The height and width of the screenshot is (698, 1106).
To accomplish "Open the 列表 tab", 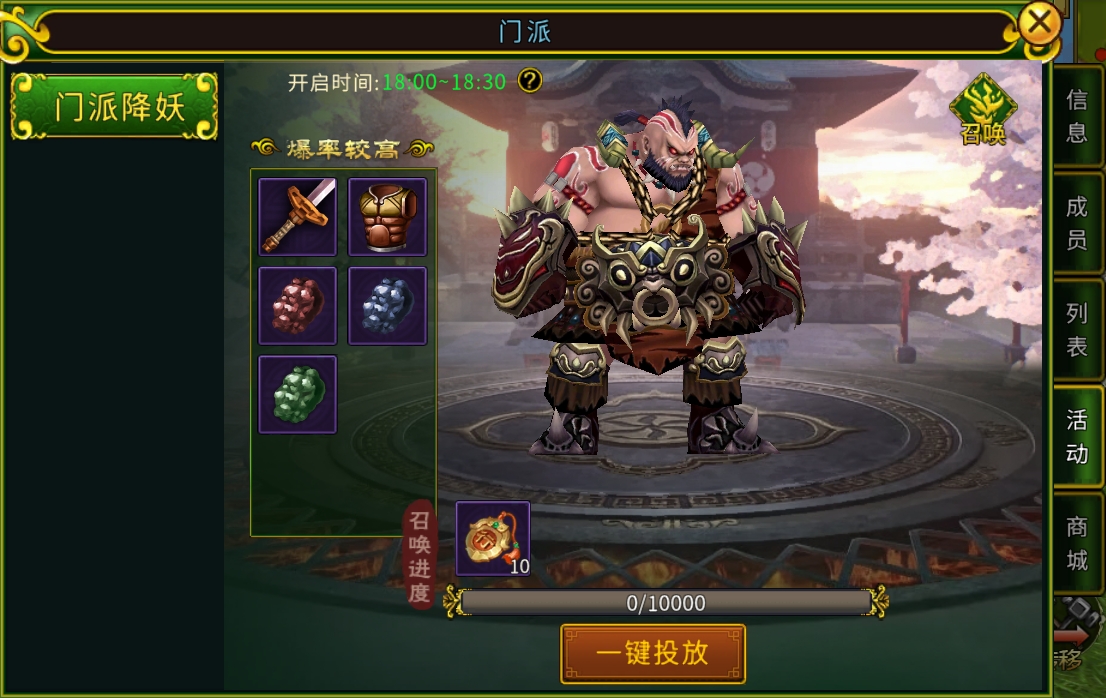I will point(1077,330).
